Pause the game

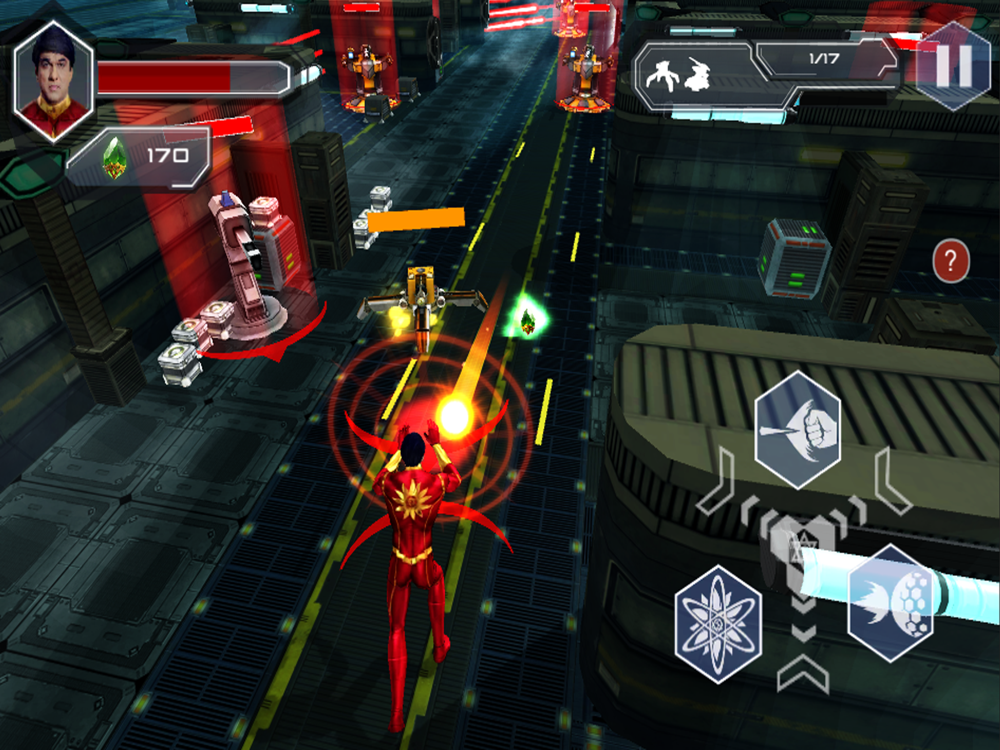click(952, 64)
